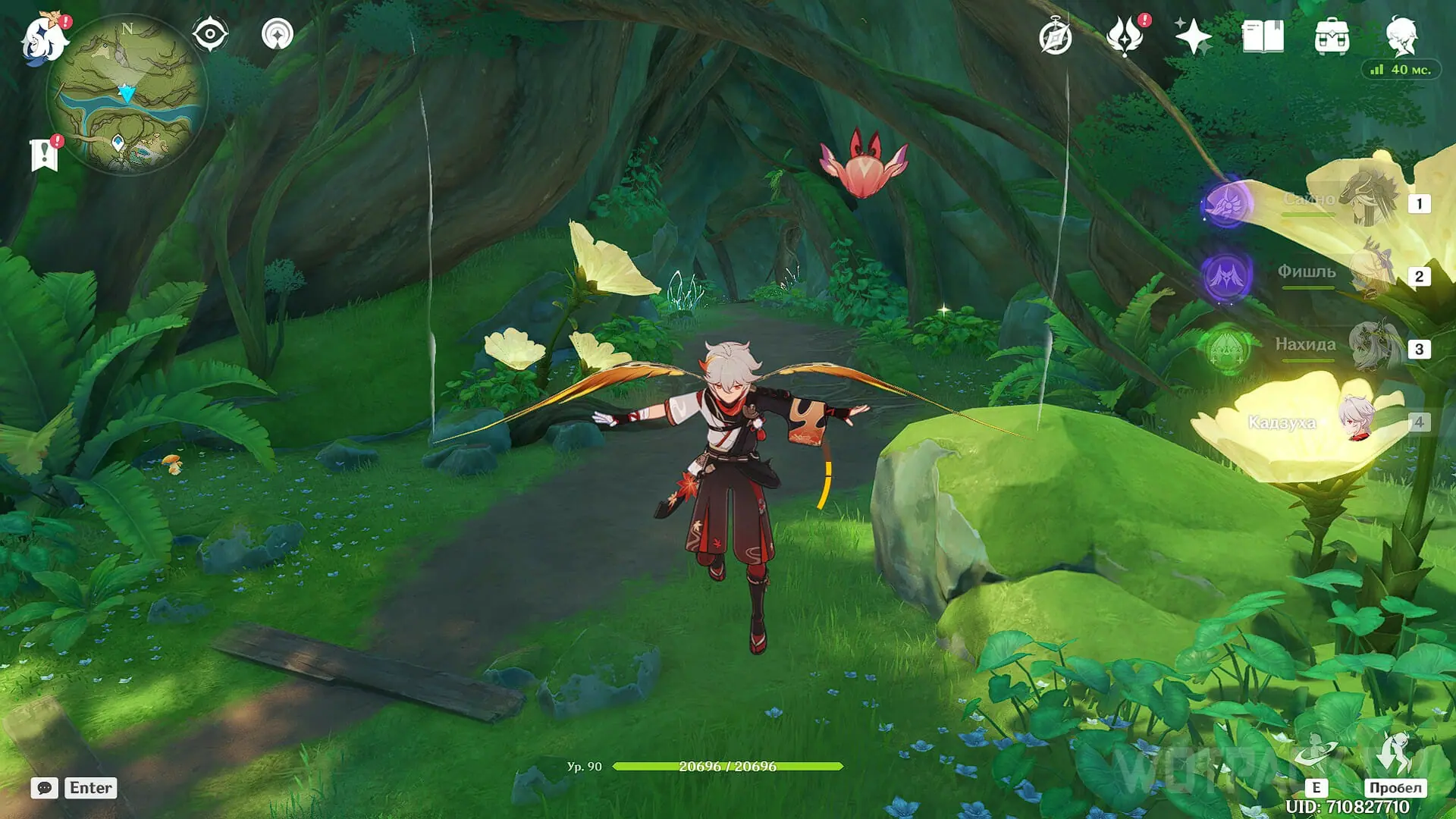The height and width of the screenshot is (819, 1456).
Task: Toggle the eye-shaped elemental sight icon
Action: (210, 34)
